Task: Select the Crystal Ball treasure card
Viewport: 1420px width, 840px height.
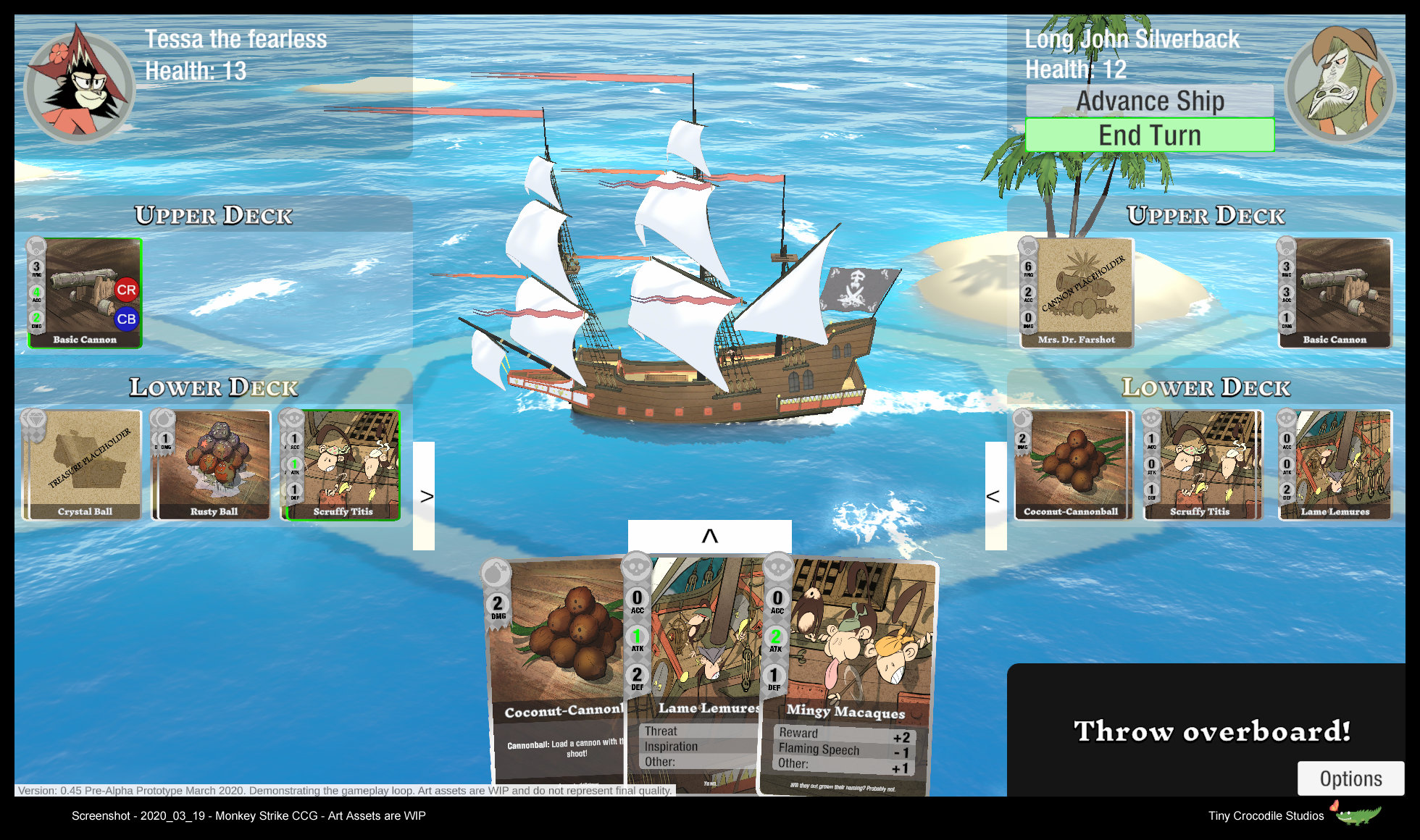Action: 83,465
